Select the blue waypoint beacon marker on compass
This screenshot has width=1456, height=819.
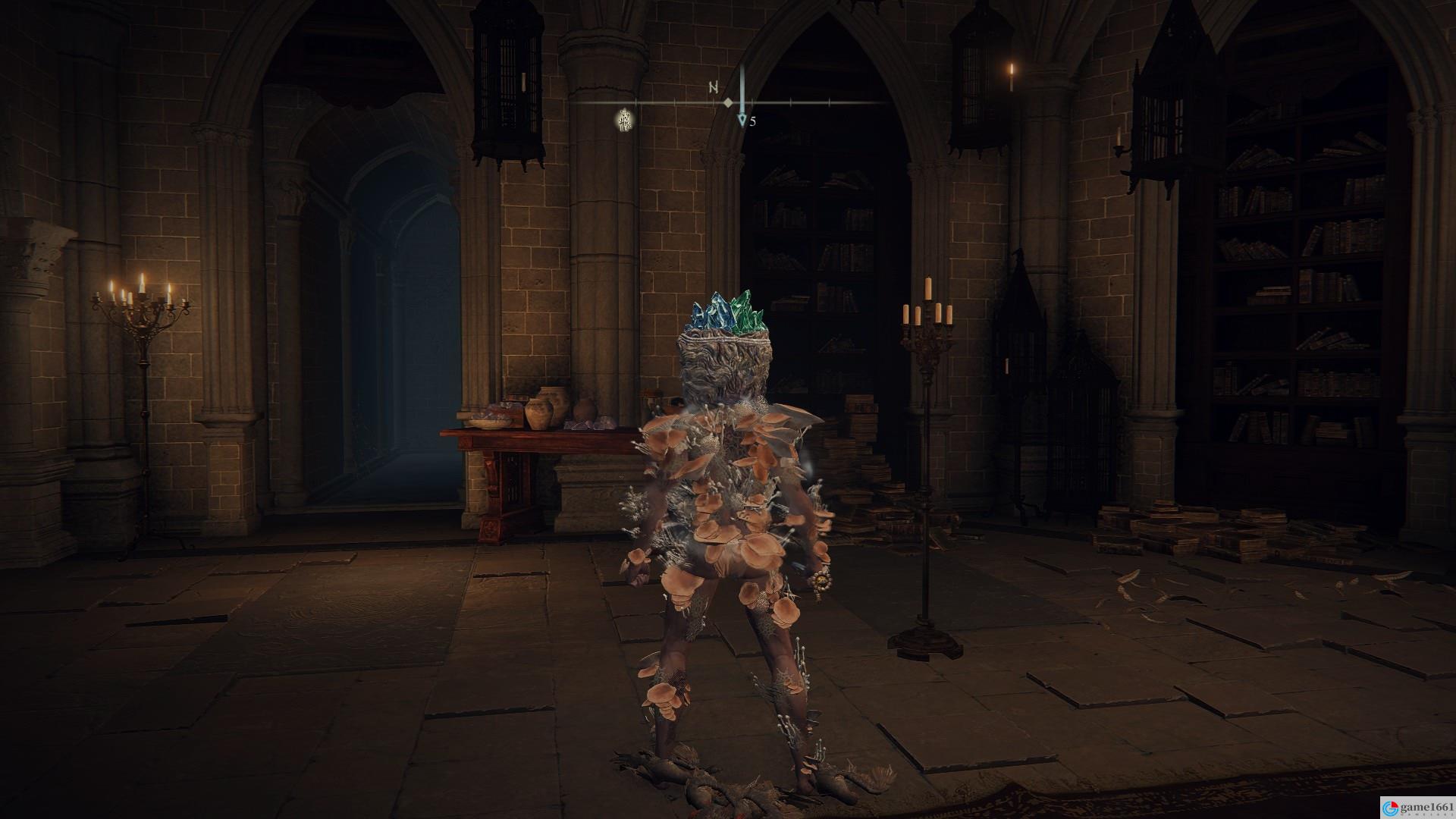pyautogui.click(x=742, y=120)
